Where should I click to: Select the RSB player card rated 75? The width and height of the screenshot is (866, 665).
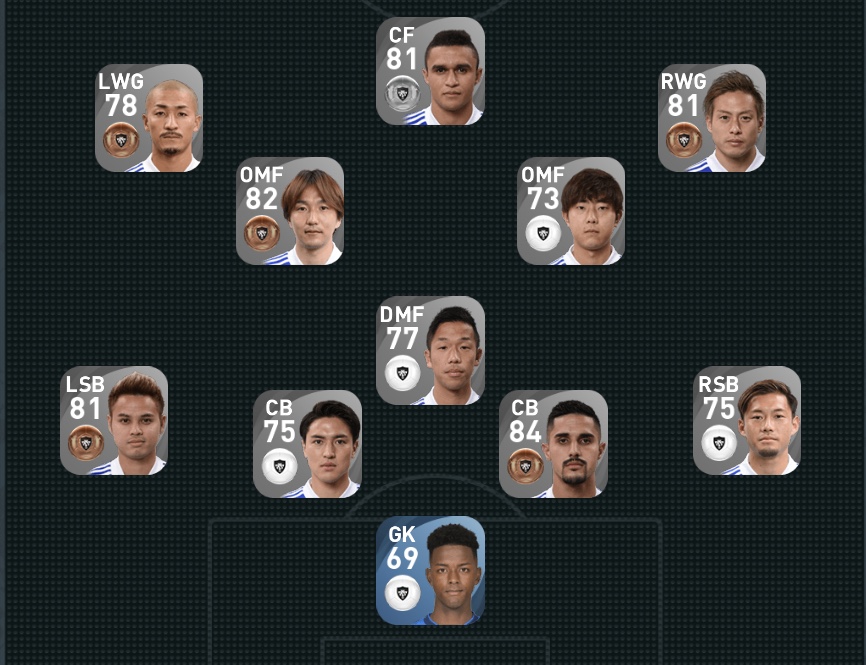(747, 421)
